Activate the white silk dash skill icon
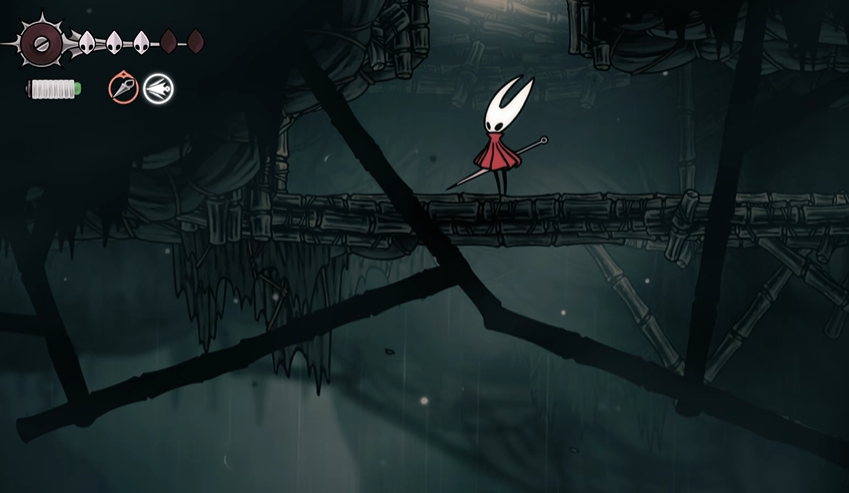This screenshot has height=493, width=849. [x=158, y=89]
